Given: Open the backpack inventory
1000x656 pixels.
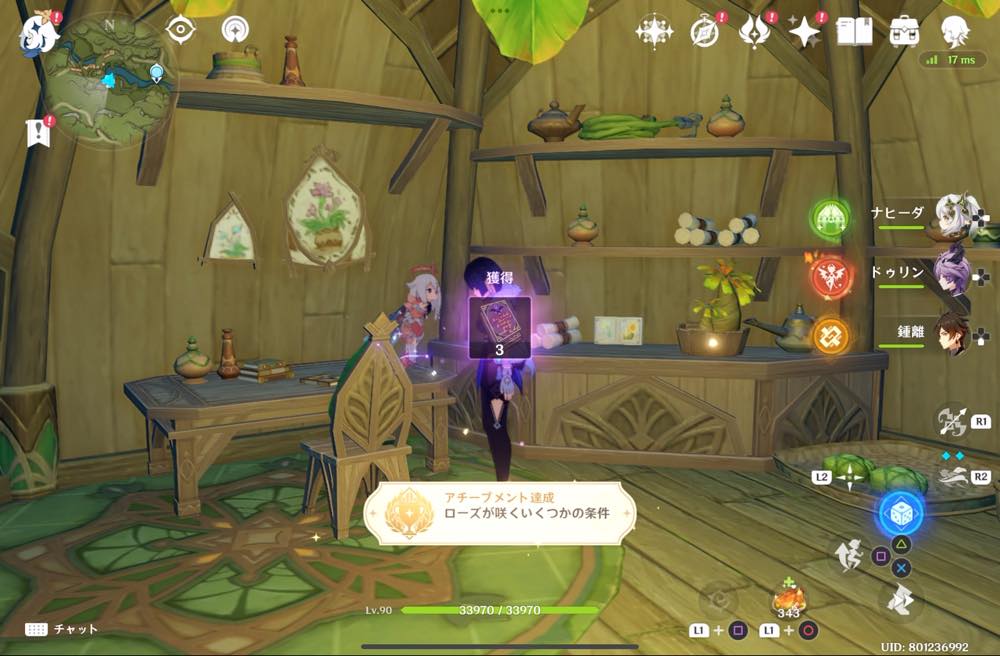Looking at the screenshot, I should (x=905, y=32).
